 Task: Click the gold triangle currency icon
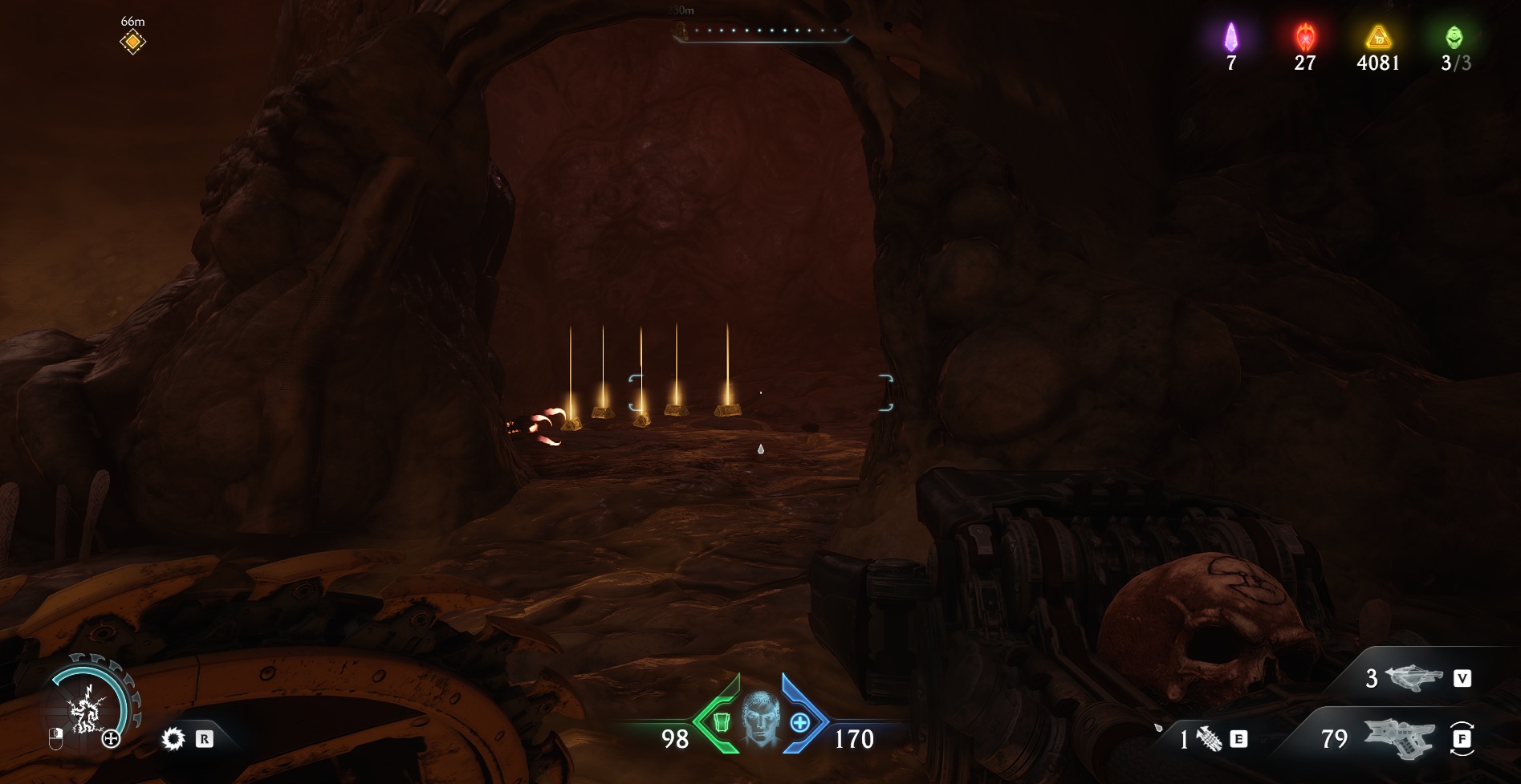pos(1378,37)
